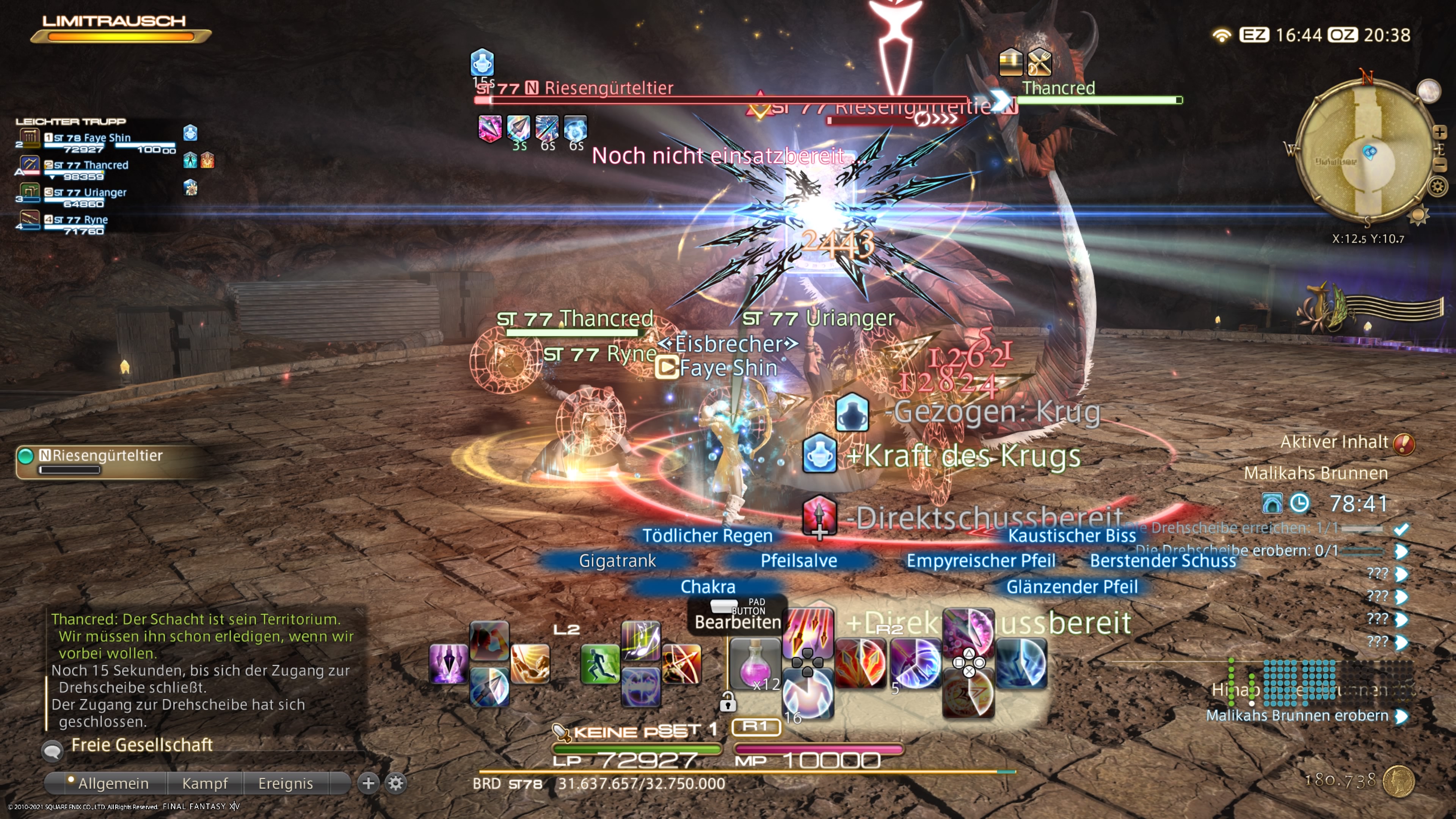Toggle the hotbar padlock icon
This screenshot has width=1456, height=819.
coord(728,703)
